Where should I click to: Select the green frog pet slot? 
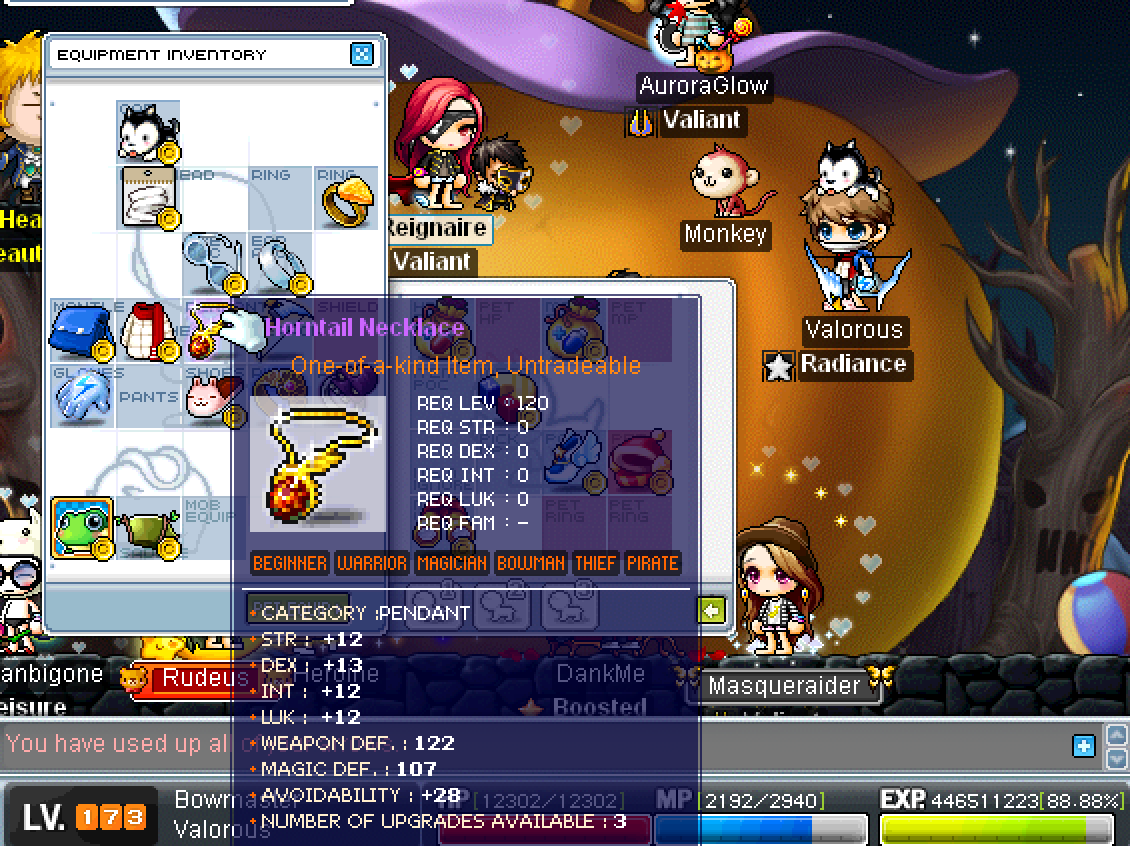click(80, 528)
